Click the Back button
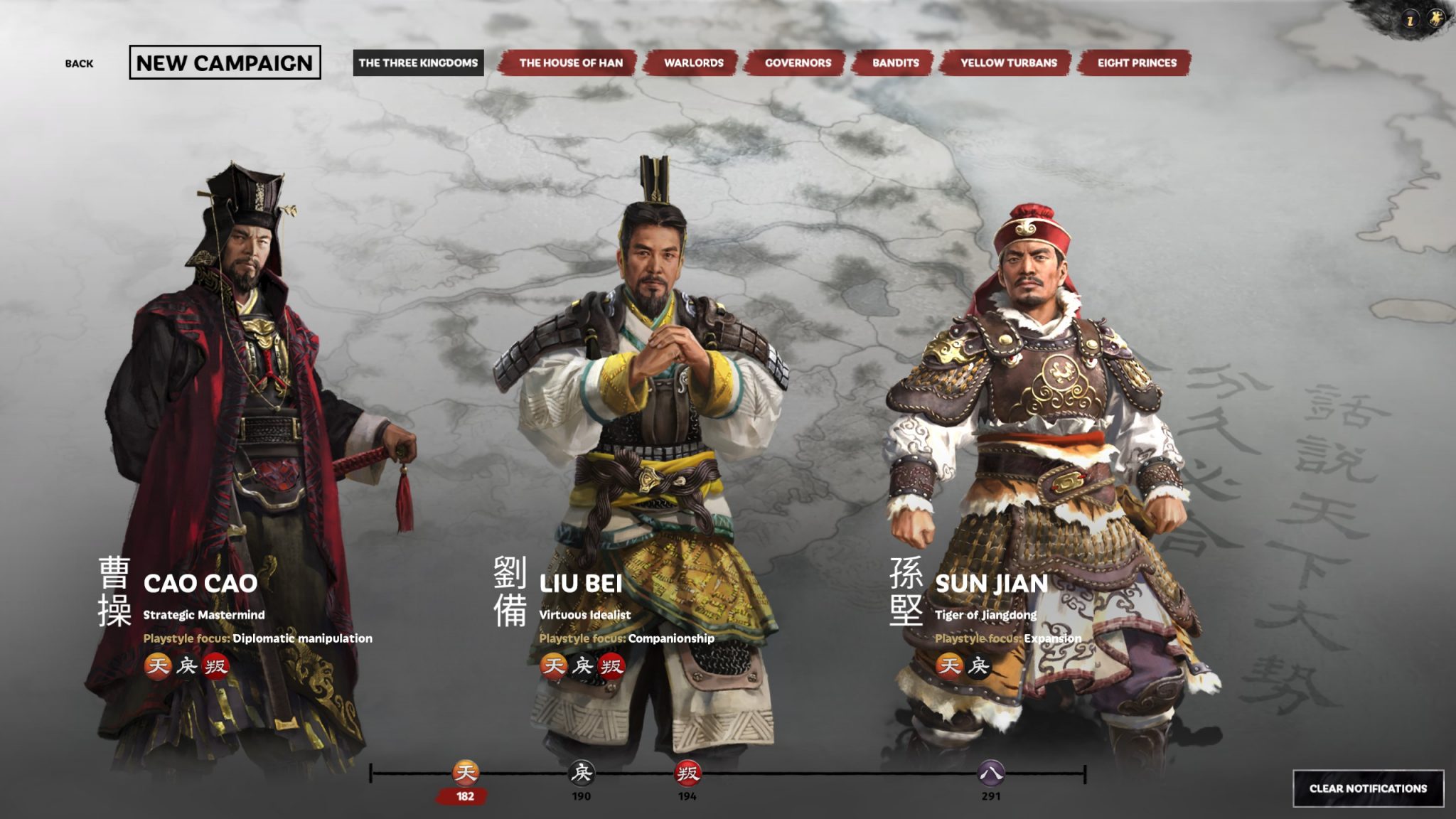Screen dimensions: 1456x819 80,63
